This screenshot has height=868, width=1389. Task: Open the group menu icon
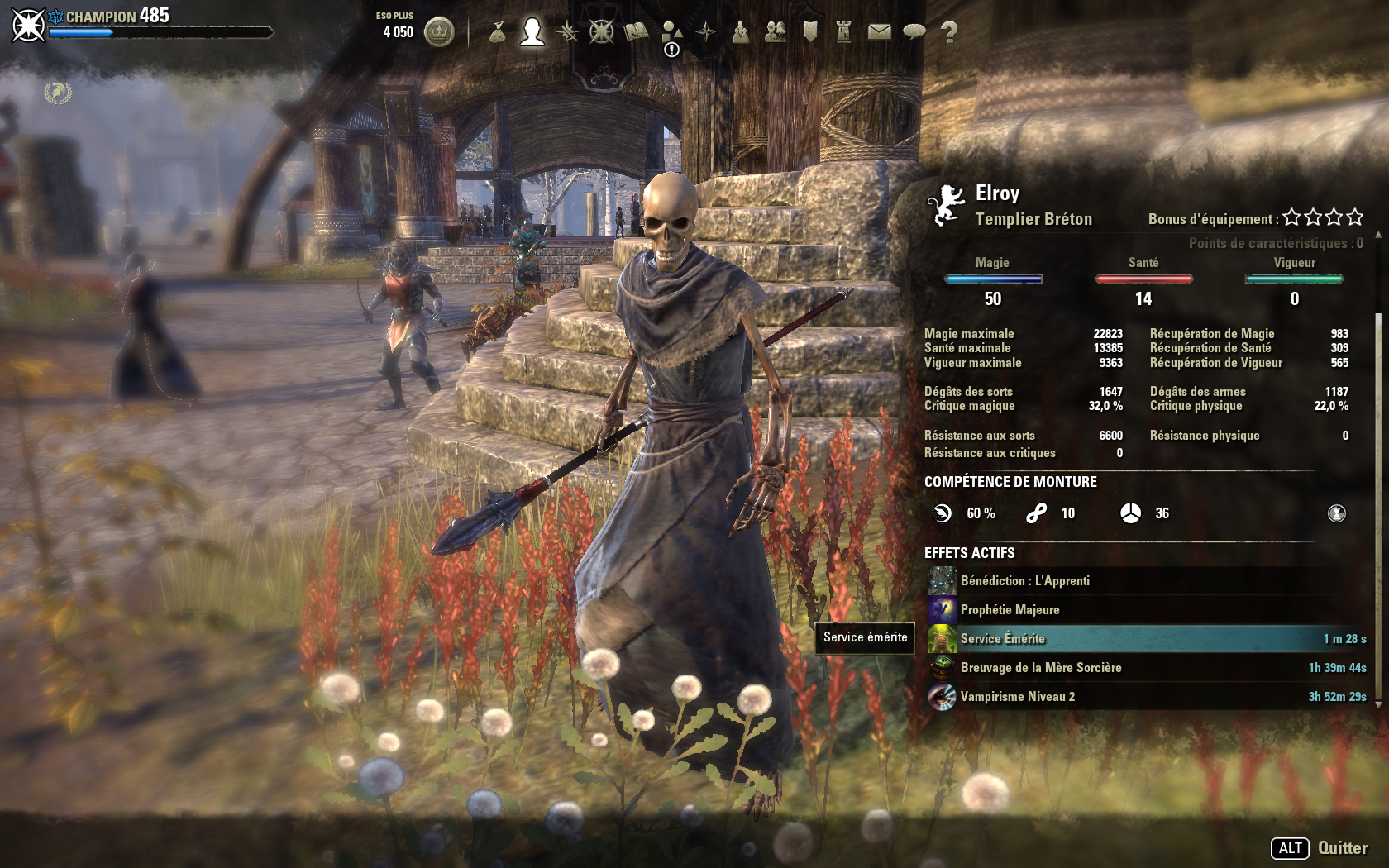tap(741, 32)
